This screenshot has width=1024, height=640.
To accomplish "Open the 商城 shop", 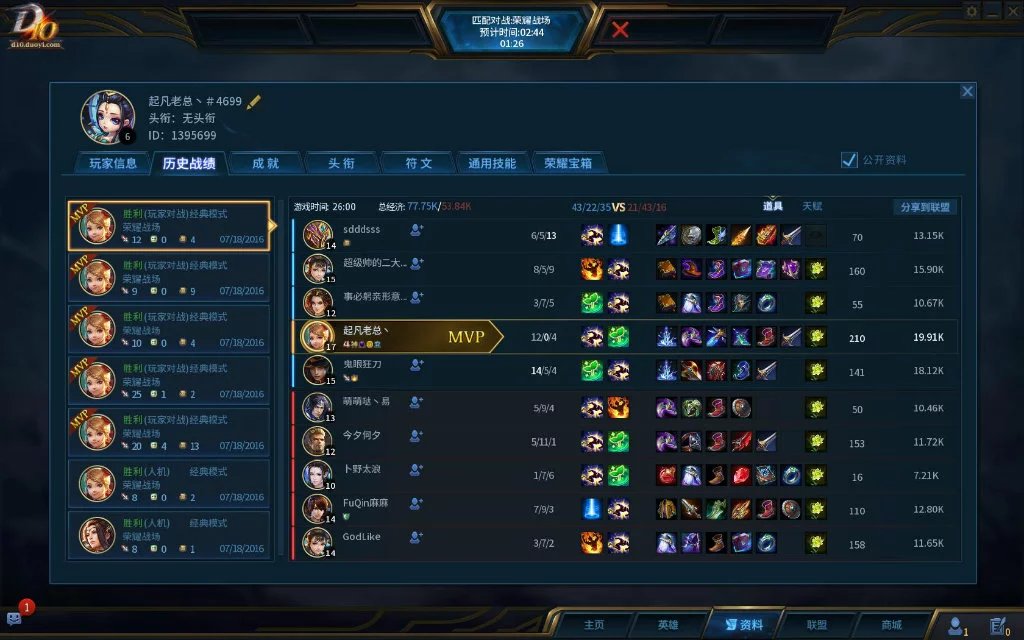I will 890,625.
